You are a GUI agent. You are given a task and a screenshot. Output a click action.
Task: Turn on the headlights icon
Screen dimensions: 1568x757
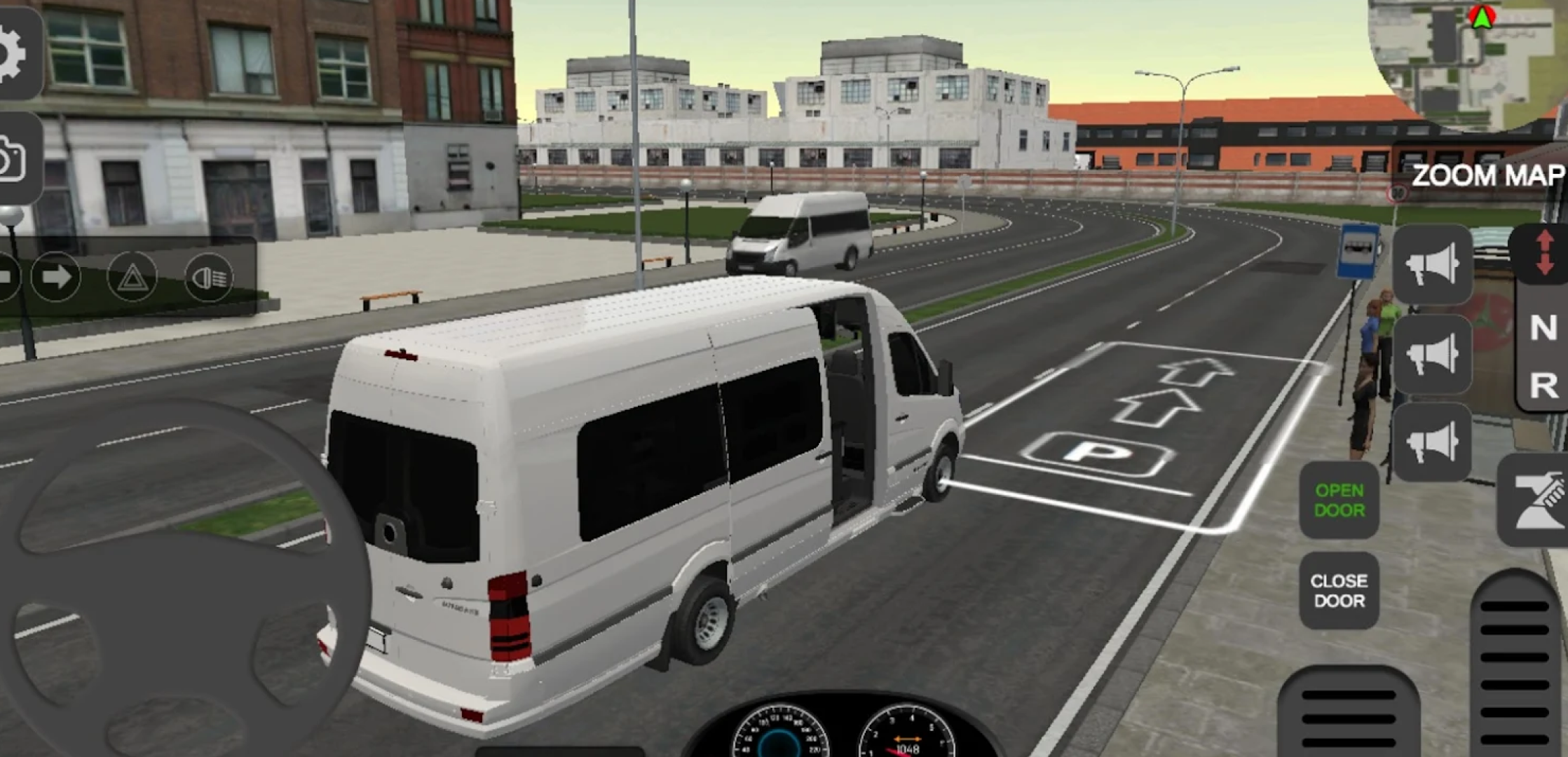(x=208, y=278)
